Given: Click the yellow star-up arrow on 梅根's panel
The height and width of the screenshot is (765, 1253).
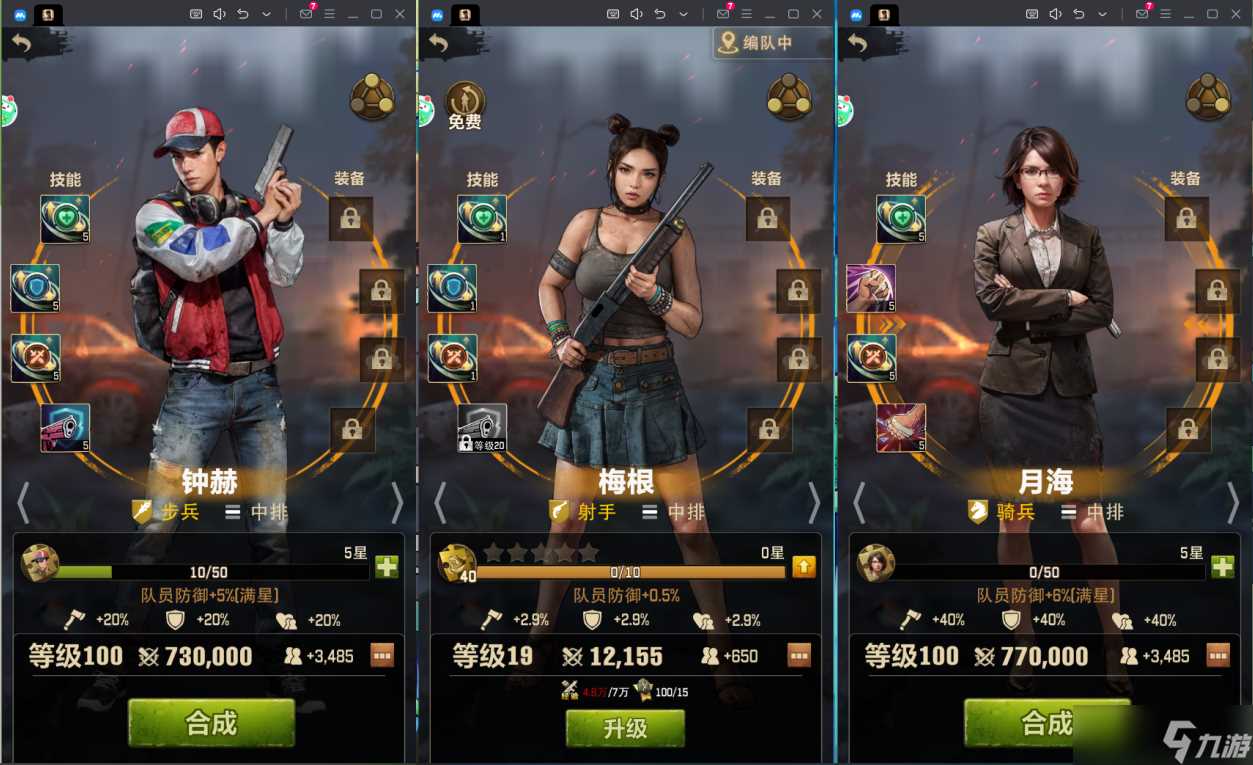Looking at the screenshot, I should (804, 567).
